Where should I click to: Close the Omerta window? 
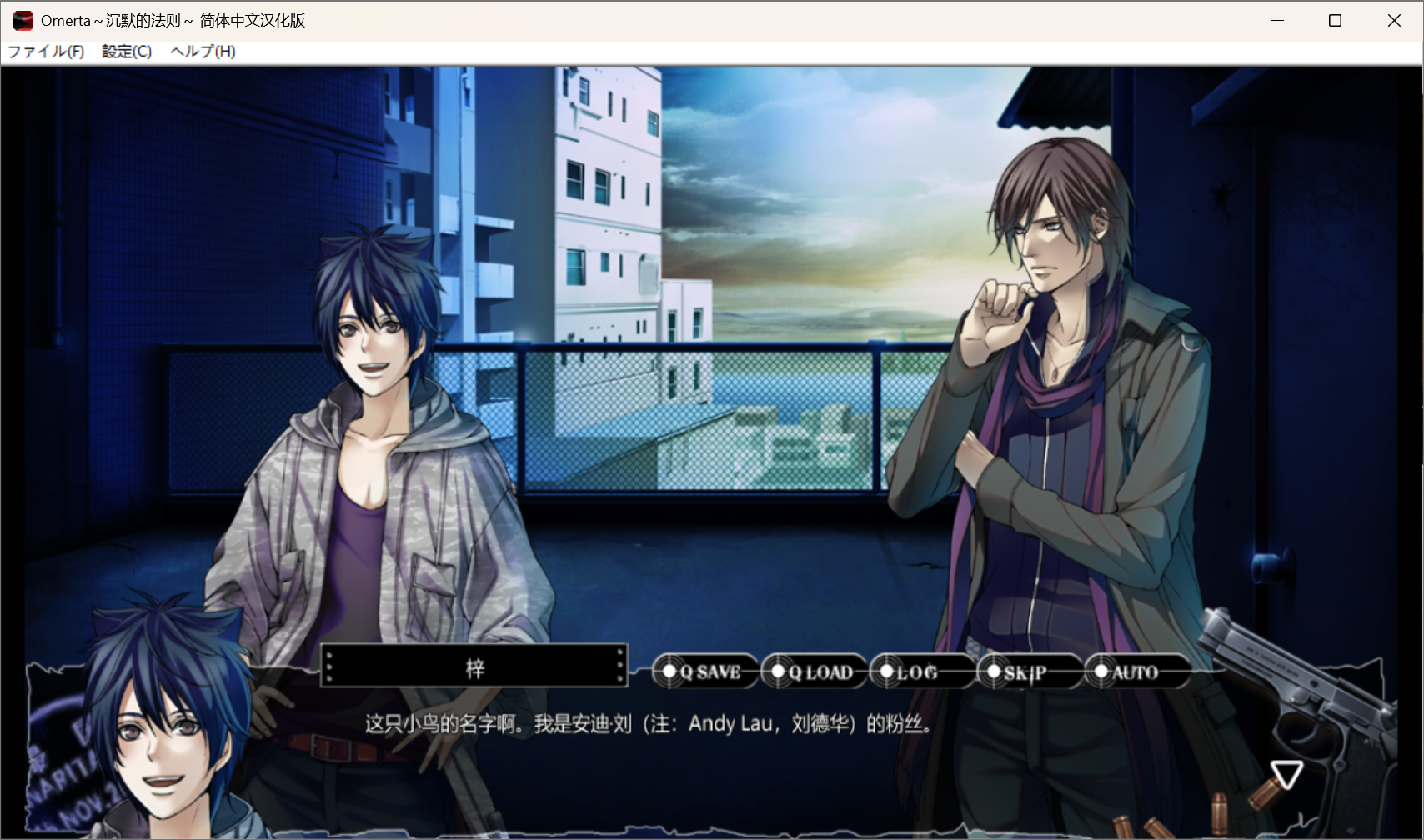point(1394,20)
